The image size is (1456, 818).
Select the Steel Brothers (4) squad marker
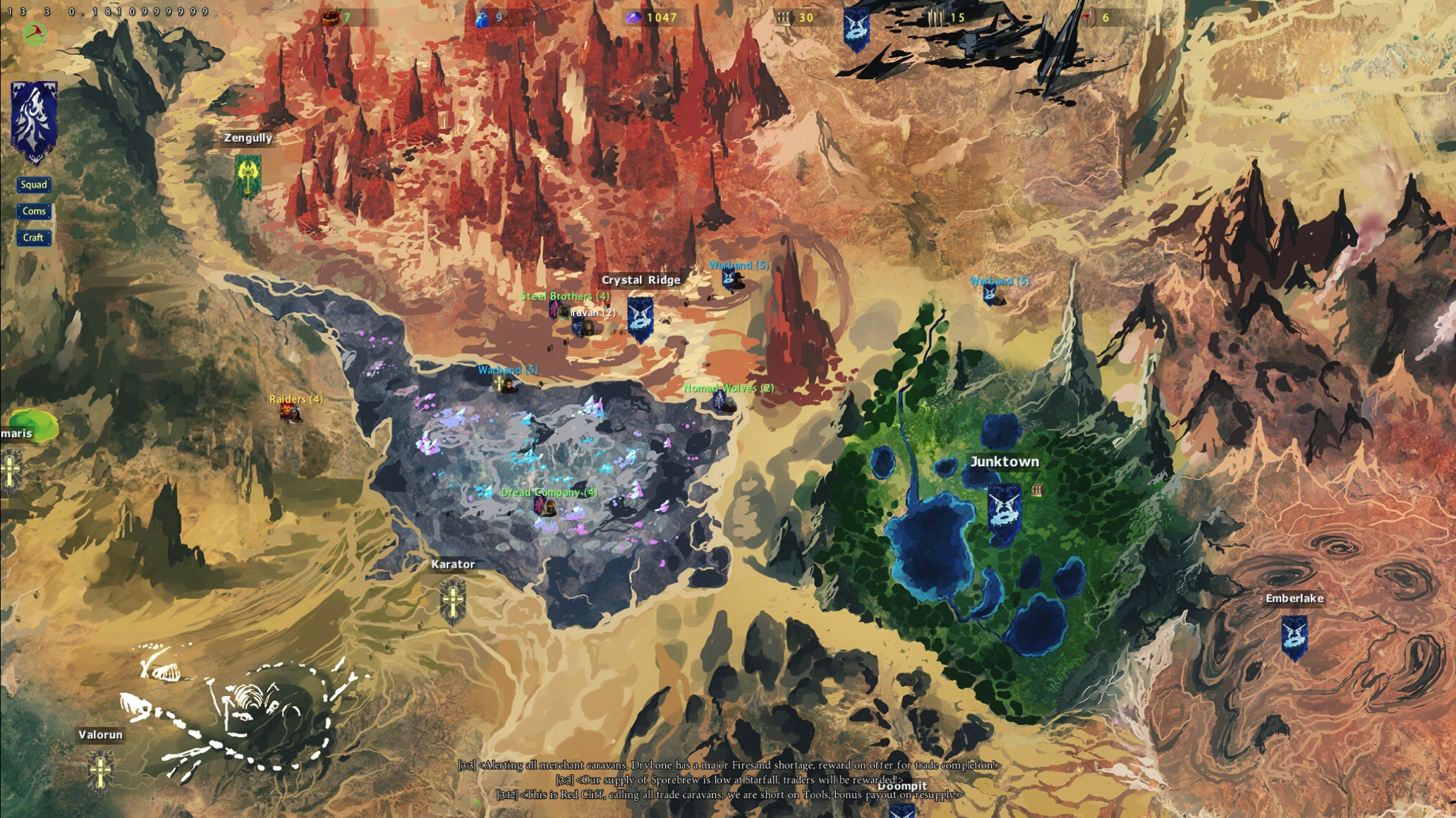coord(557,309)
